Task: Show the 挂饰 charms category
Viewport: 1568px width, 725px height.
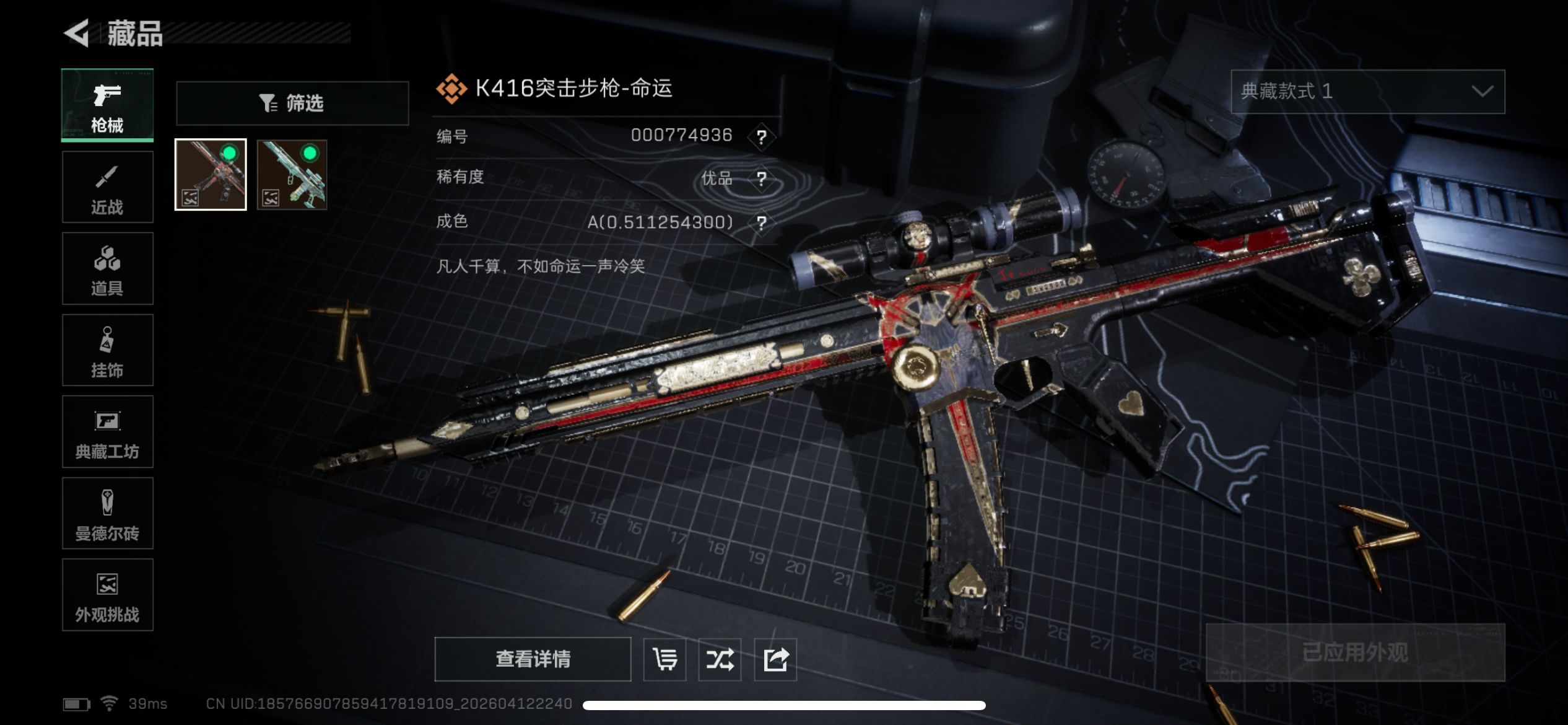Action: (x=107, y=350)
